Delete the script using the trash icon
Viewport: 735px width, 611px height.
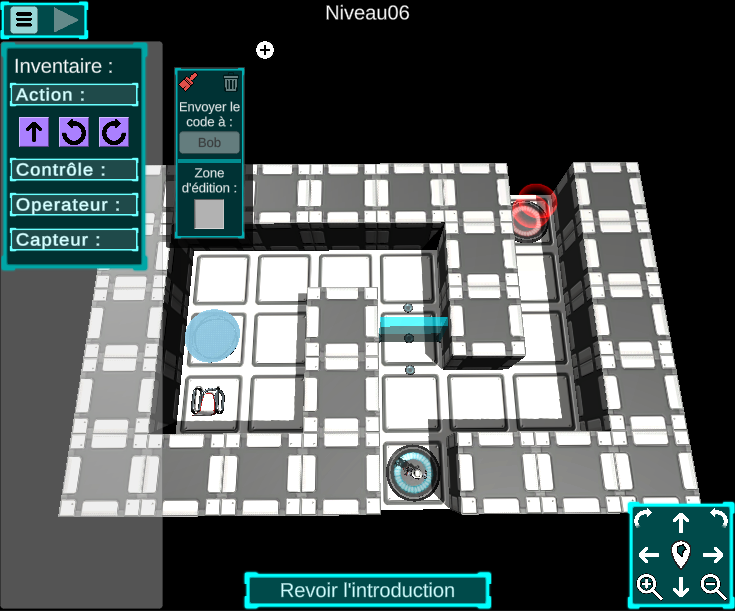231,84
